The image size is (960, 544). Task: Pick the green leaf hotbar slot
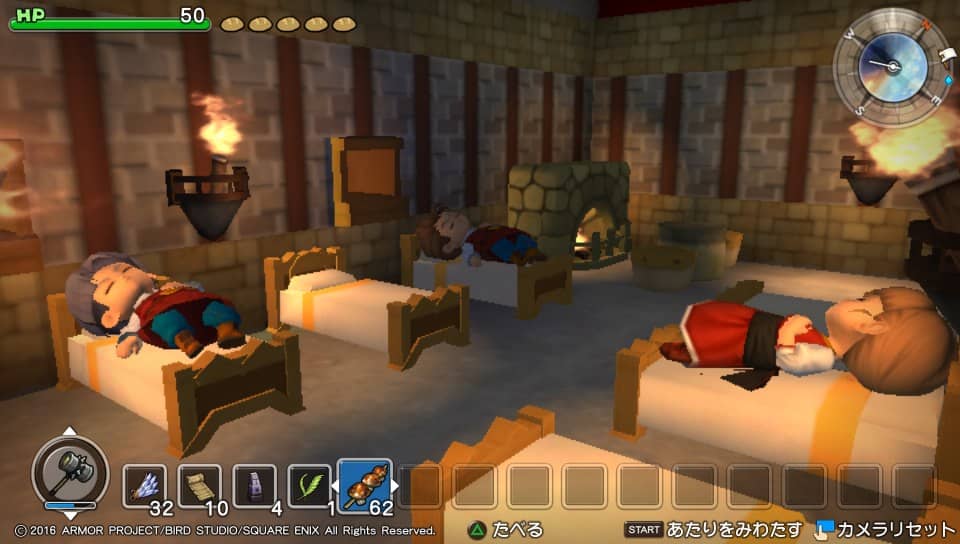[x=309, y=486]
